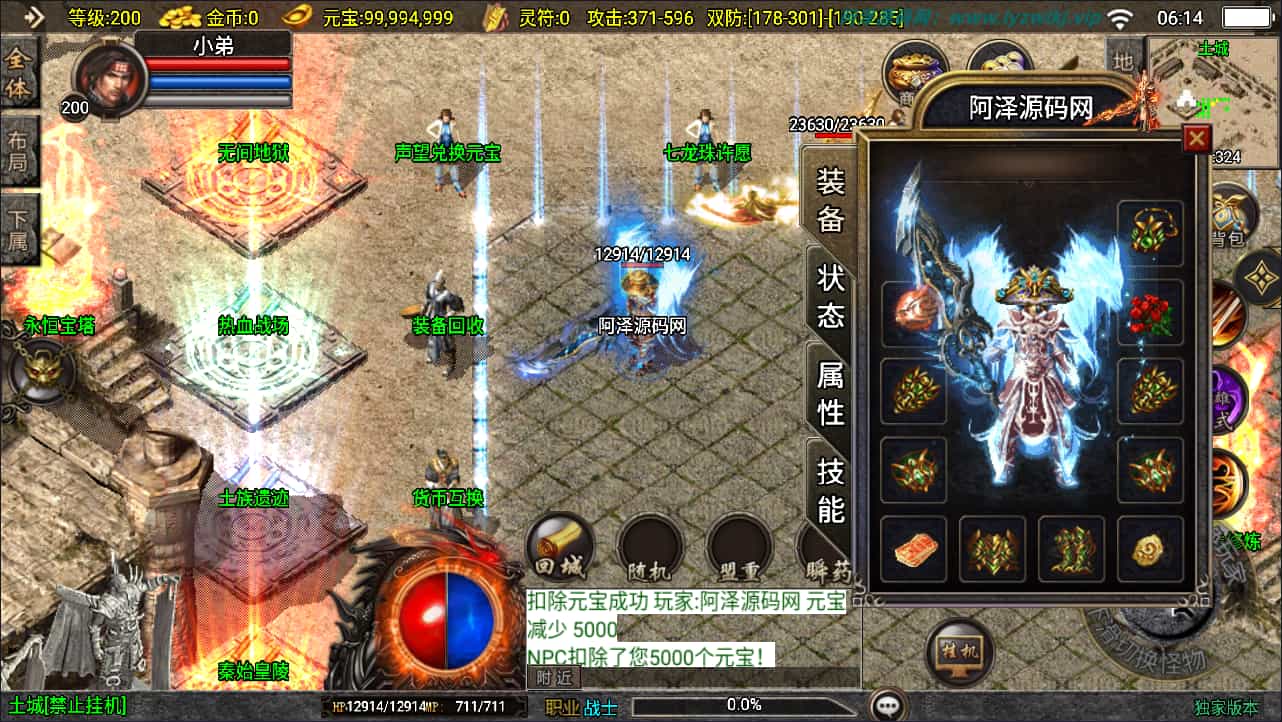The height and width of the screenshot is (722, 1282).
Task: Close the character equipment panel
Action: [1196, 139]
